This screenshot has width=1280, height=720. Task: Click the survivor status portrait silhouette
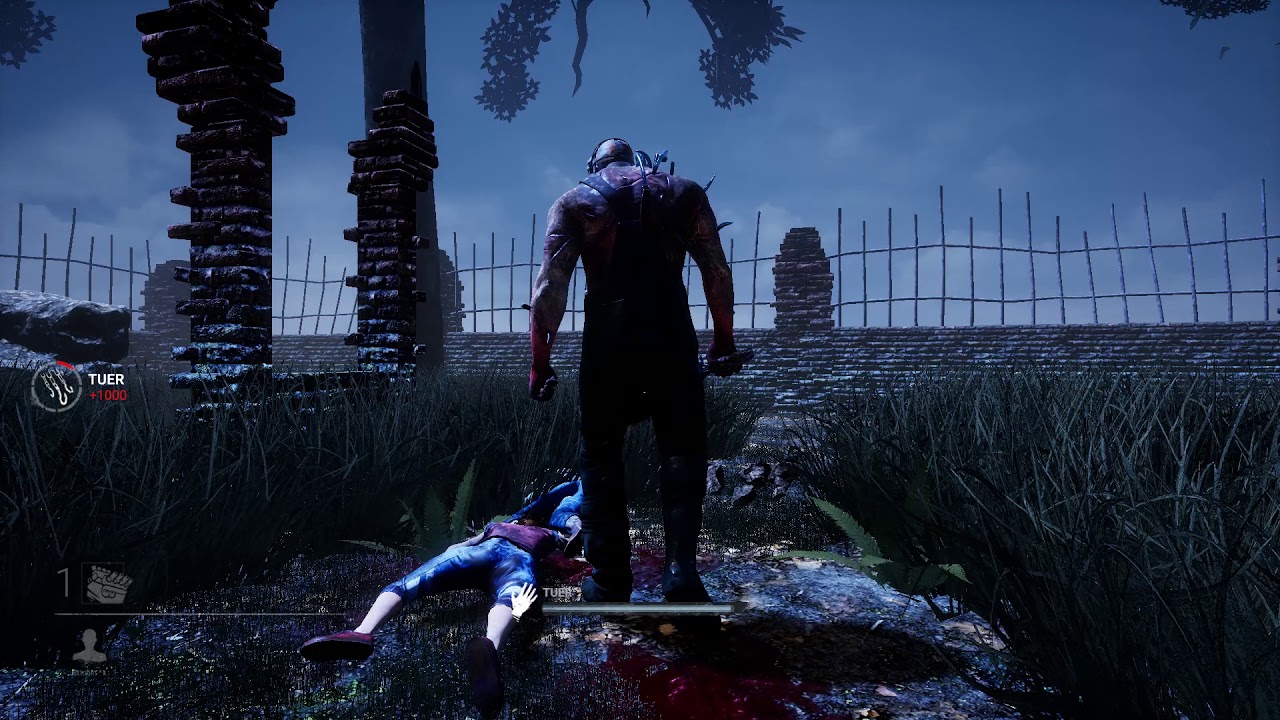pyautogui.click(x=90, y=646)
